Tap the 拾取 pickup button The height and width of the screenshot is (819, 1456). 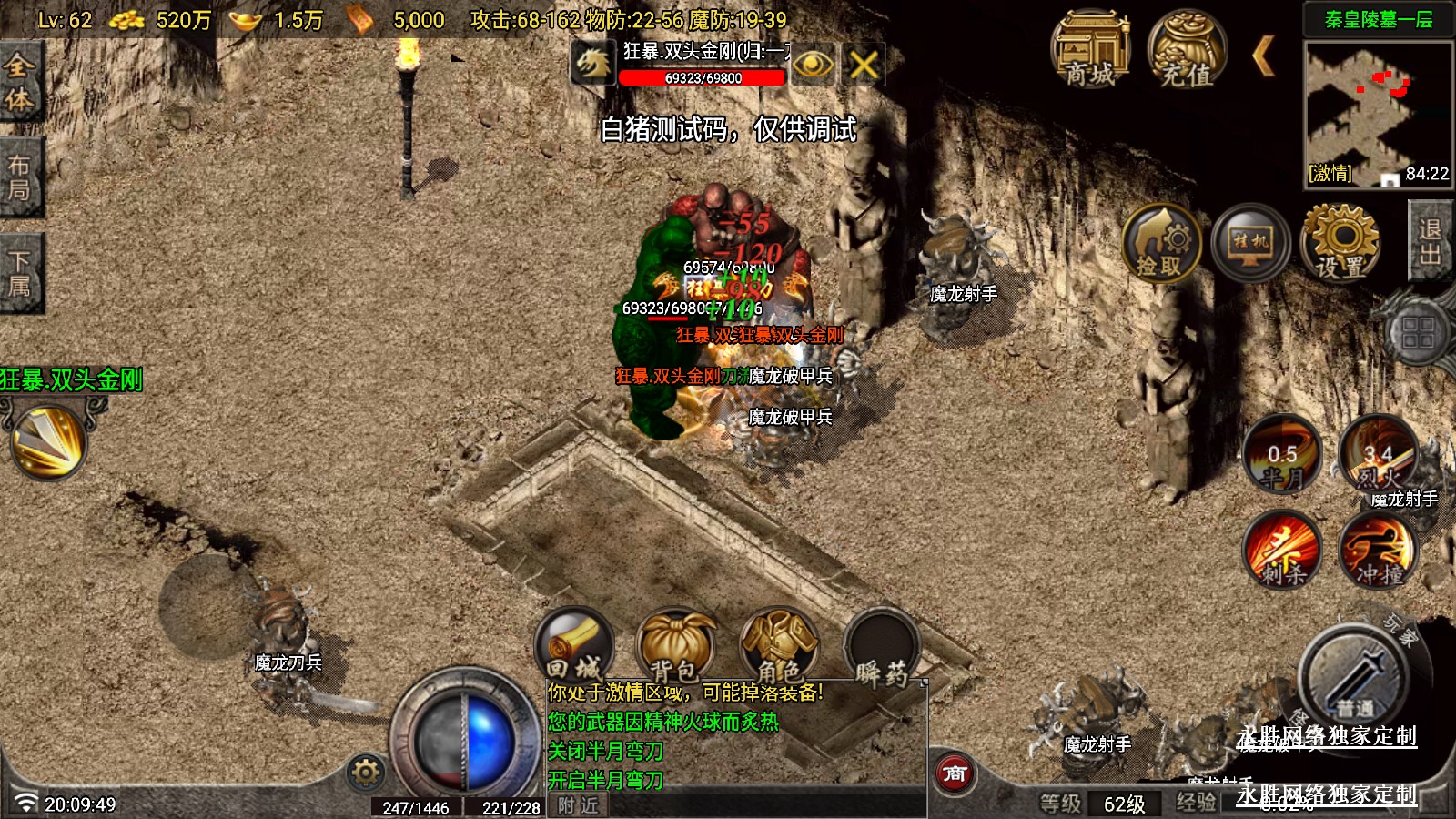point(1160,243)
